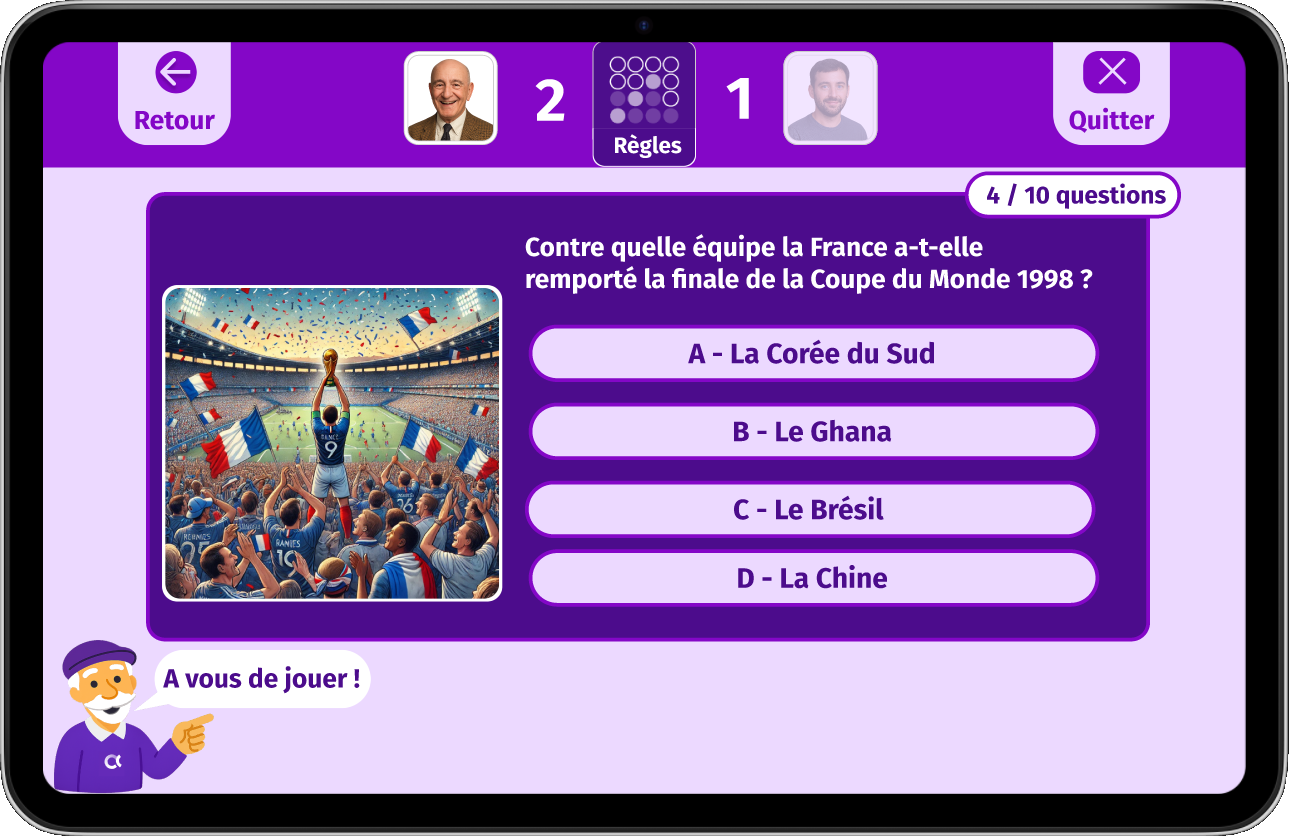Choose answer A - La Corée du Sud
The image size is (1289, 836).
point(813,354)
